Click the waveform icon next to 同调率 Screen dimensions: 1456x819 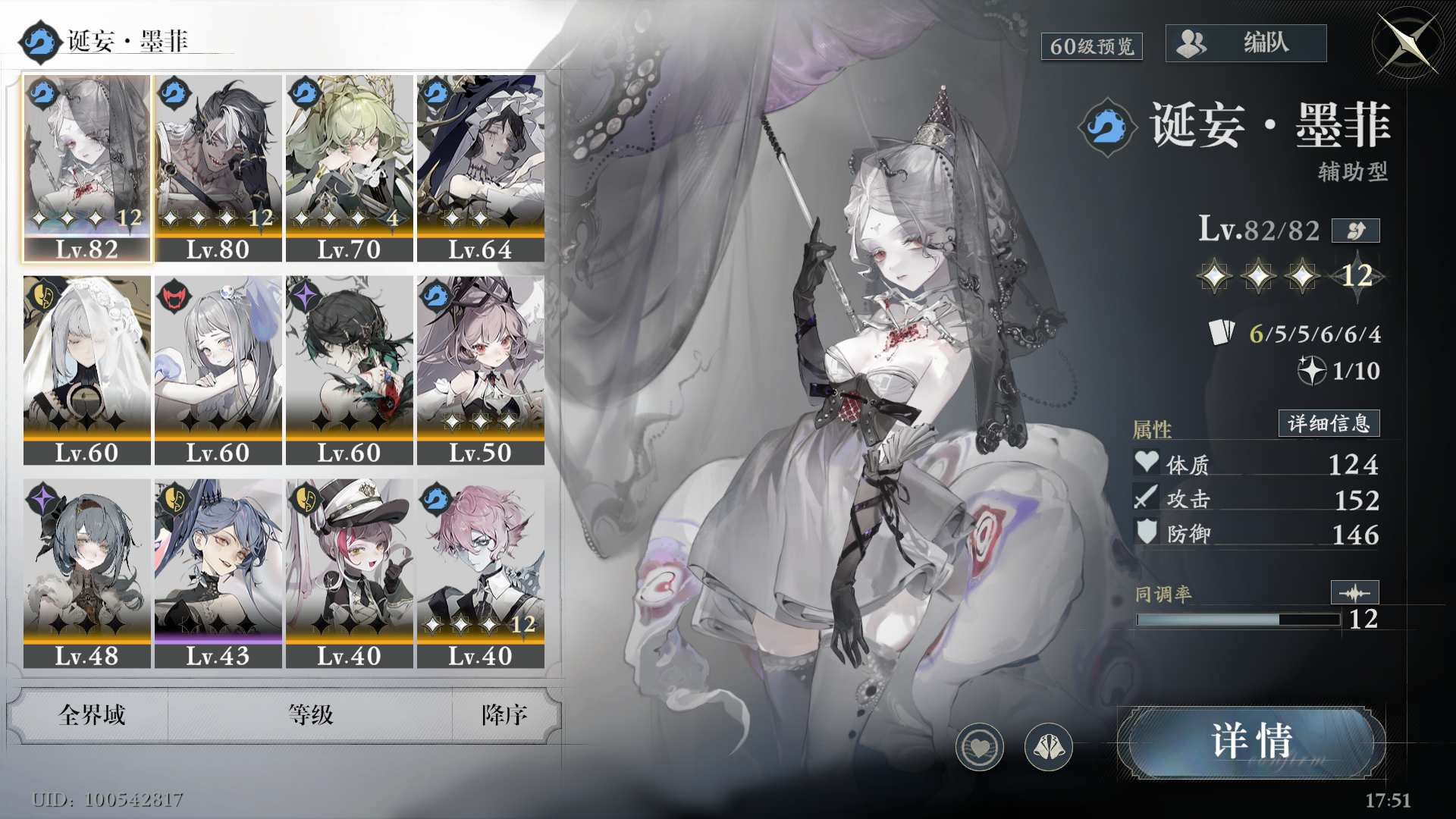click(x=1354, y=592)
